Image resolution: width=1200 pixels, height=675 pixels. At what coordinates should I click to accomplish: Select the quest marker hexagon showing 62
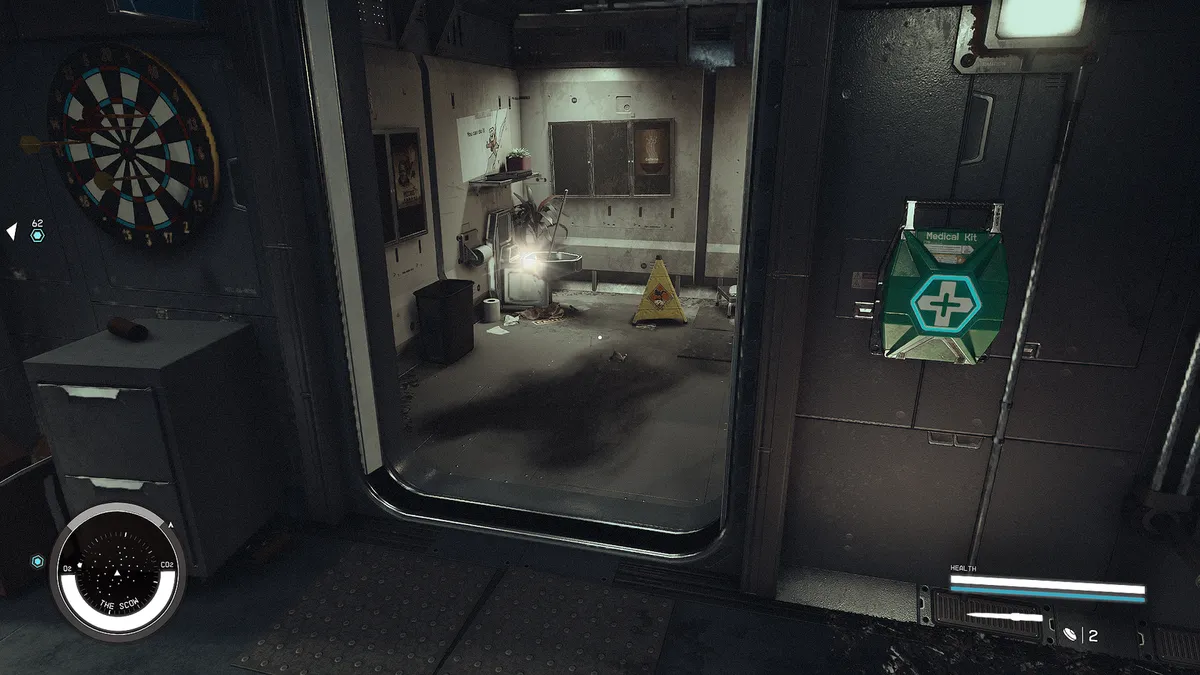[37, 236]
